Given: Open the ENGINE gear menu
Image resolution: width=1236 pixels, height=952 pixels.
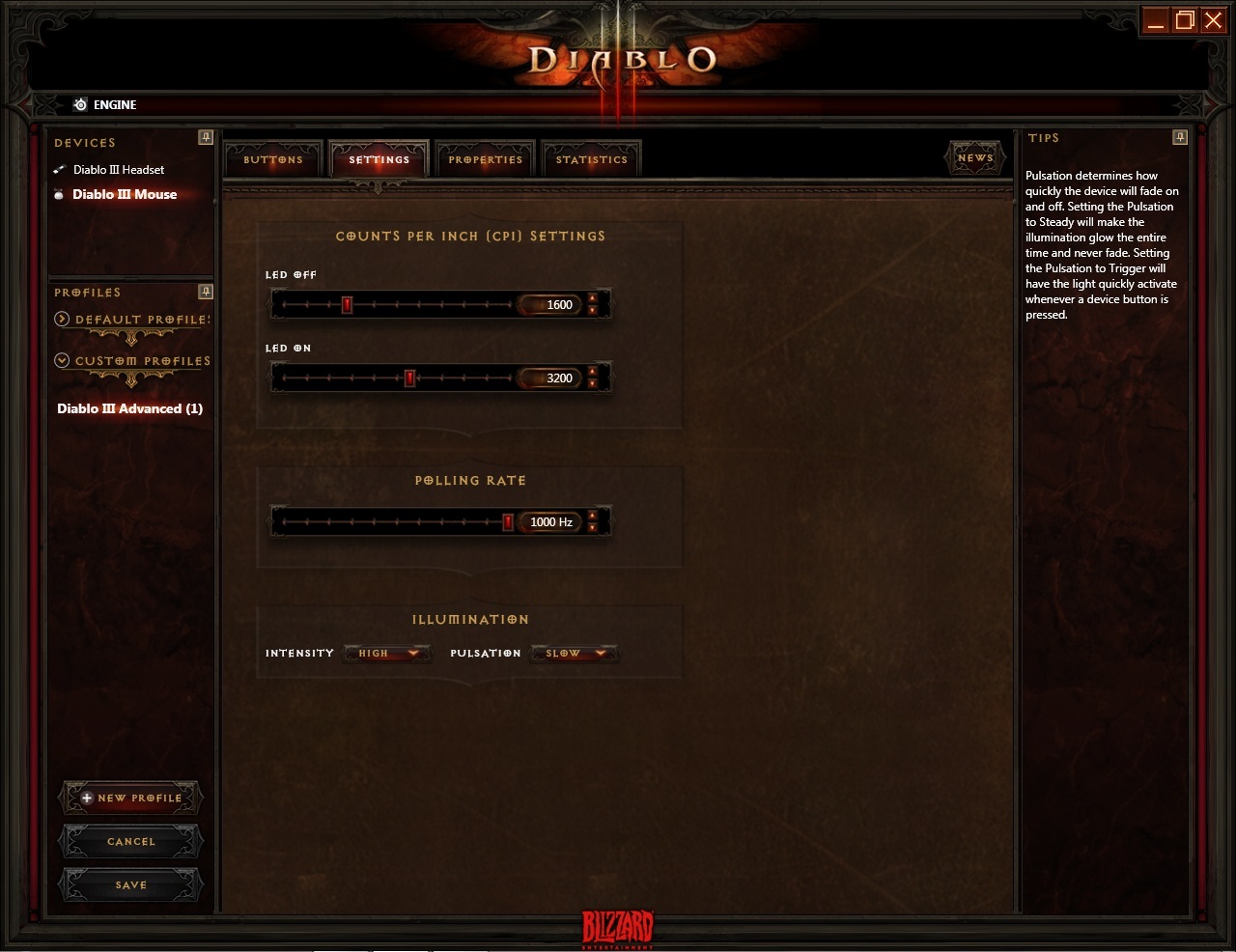Looking at the screenshot, I should pos(80,104).
